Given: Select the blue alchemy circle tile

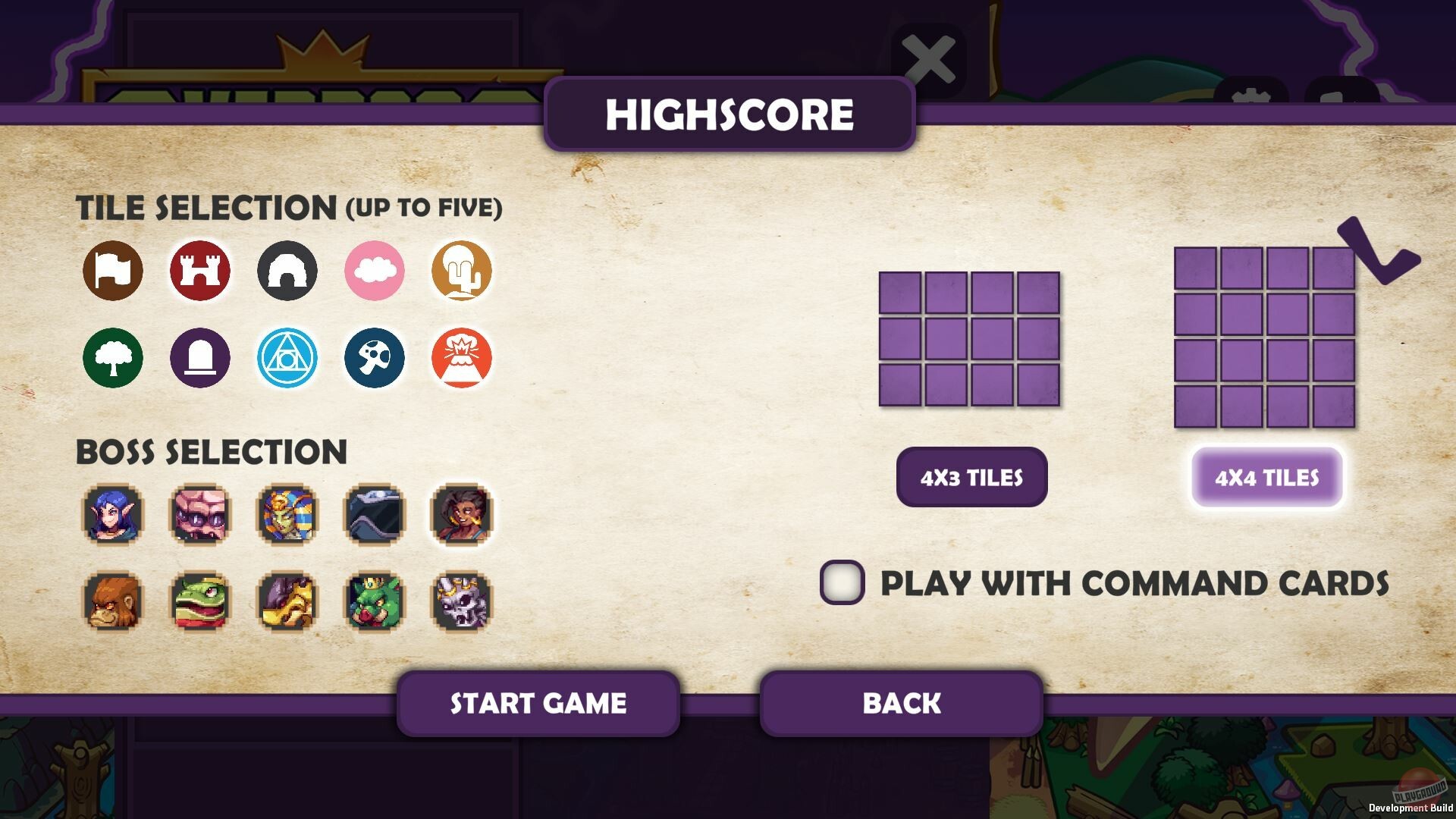Looking at the screenshot, I should 287,358.
